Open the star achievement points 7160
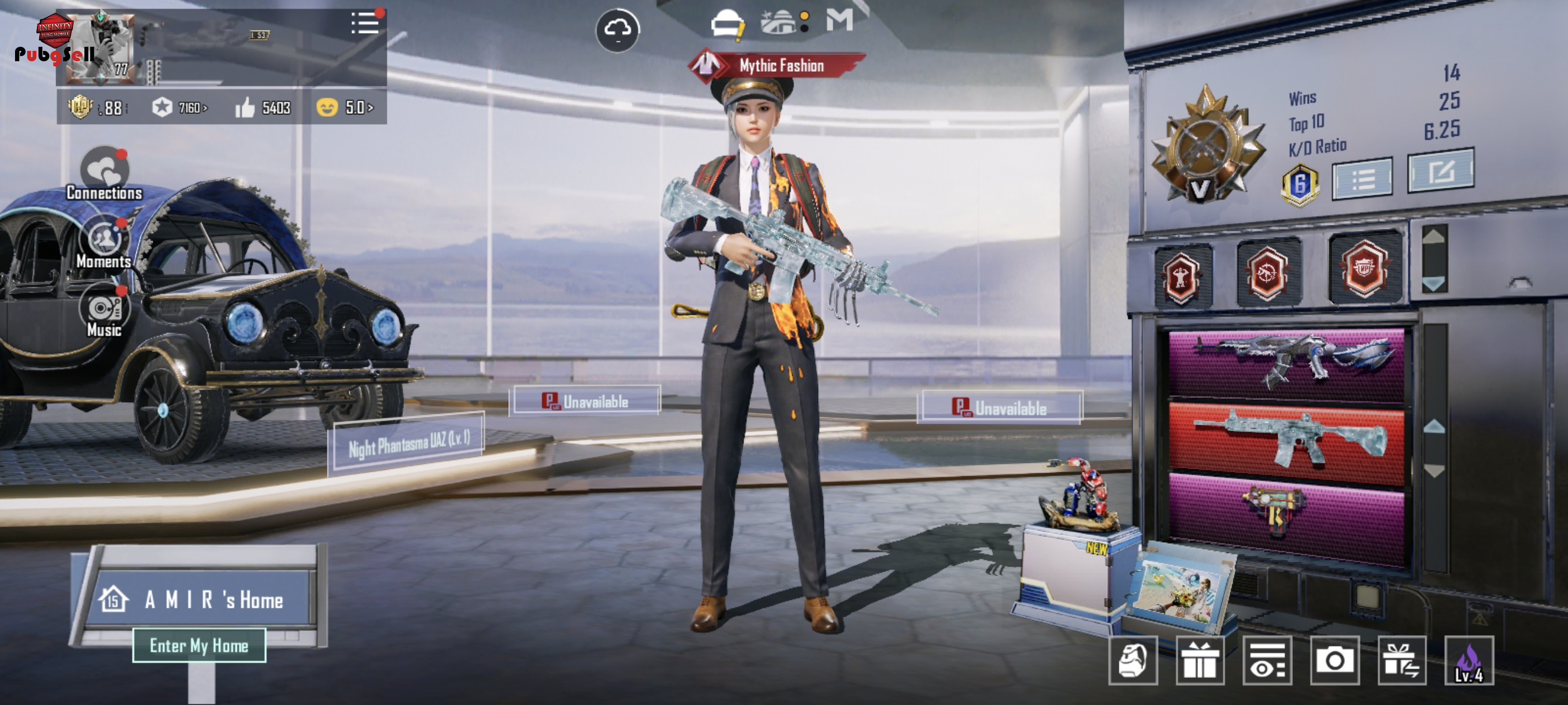 180,107
